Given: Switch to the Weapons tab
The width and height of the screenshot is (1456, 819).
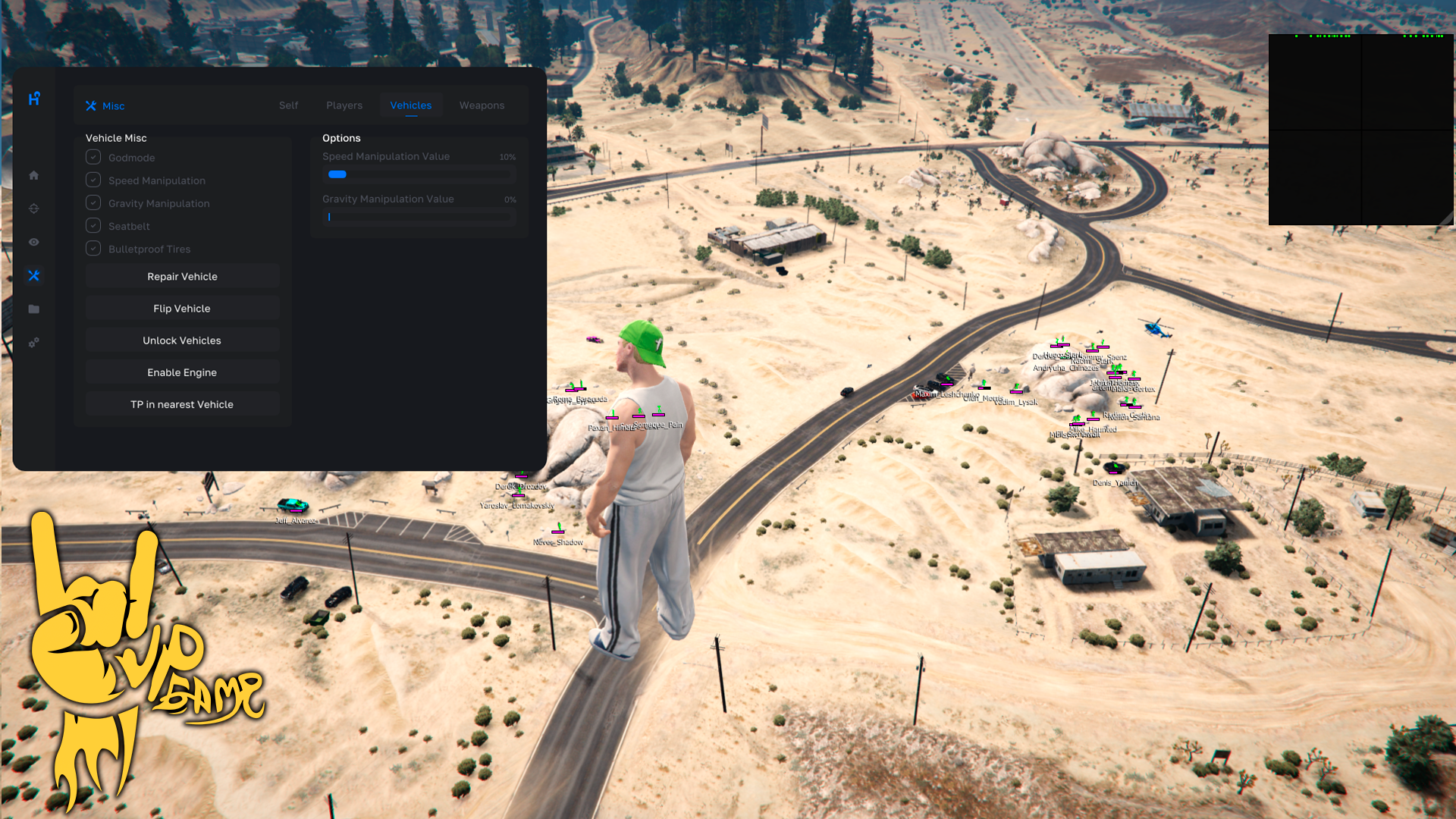Looking at the screenshot, I should 482,105.
